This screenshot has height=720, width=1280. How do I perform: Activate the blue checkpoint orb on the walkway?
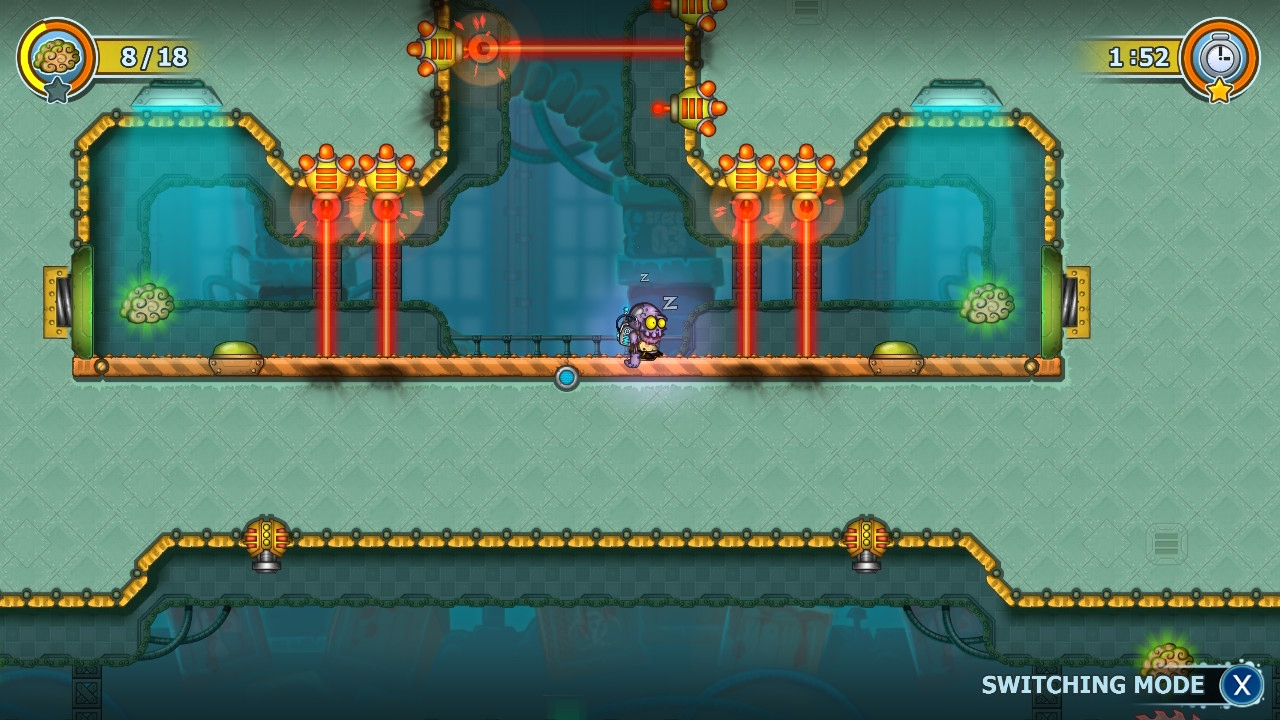pyautogui.click(x=566, y=377)
